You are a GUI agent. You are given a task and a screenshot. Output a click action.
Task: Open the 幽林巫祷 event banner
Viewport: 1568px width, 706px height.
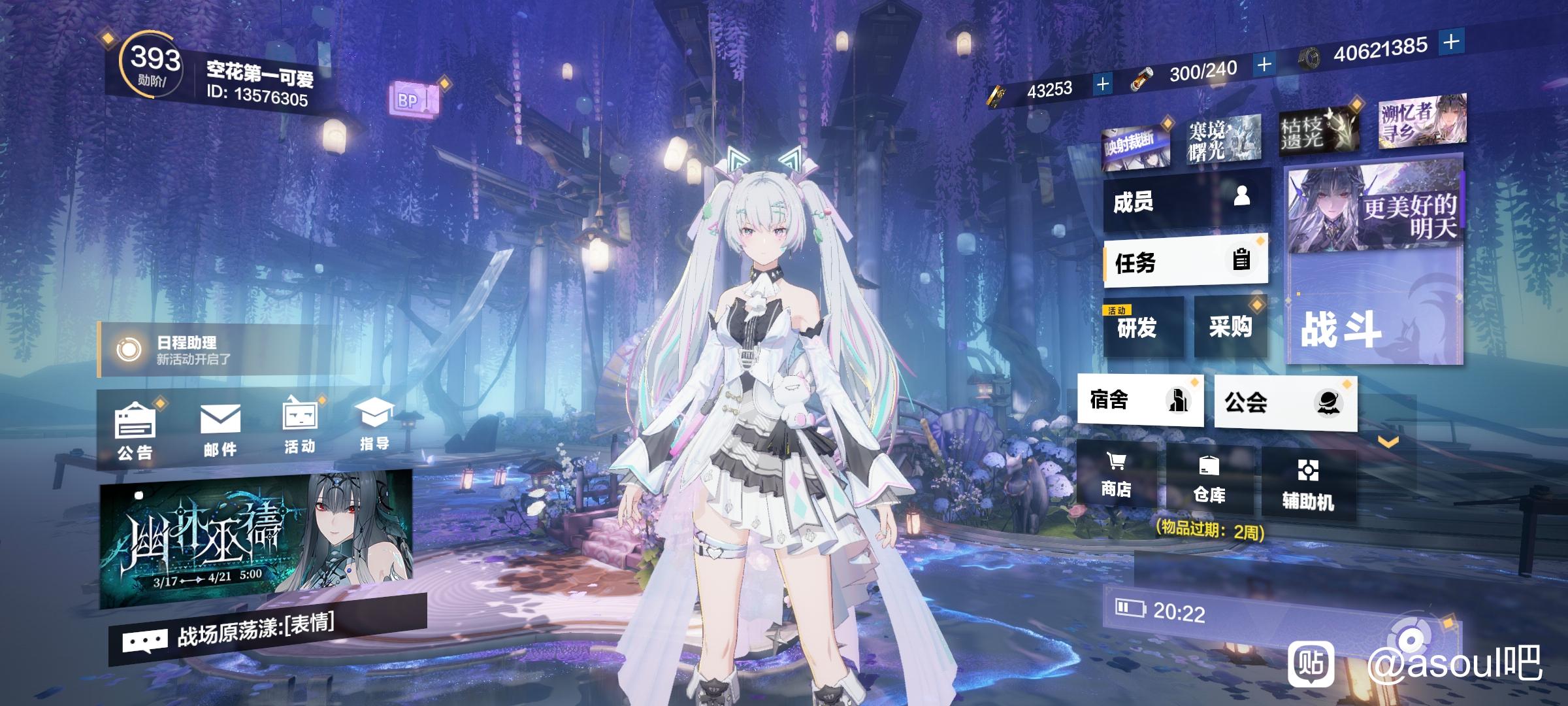tap(256, 538)
